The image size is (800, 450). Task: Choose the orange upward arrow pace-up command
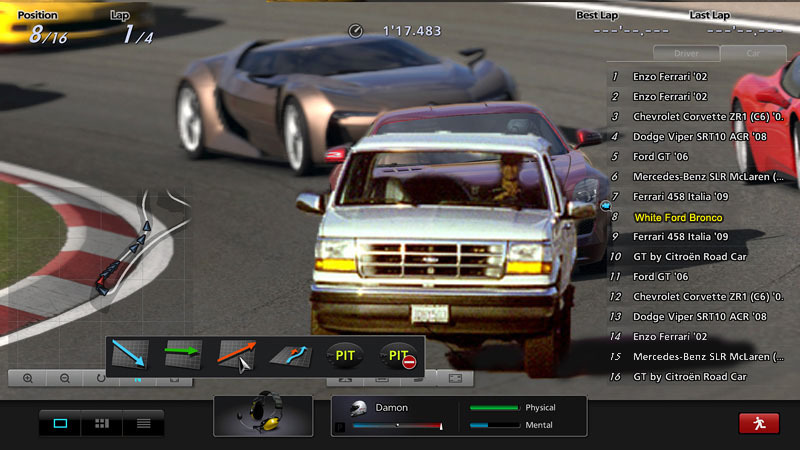[x=237, y=355]
